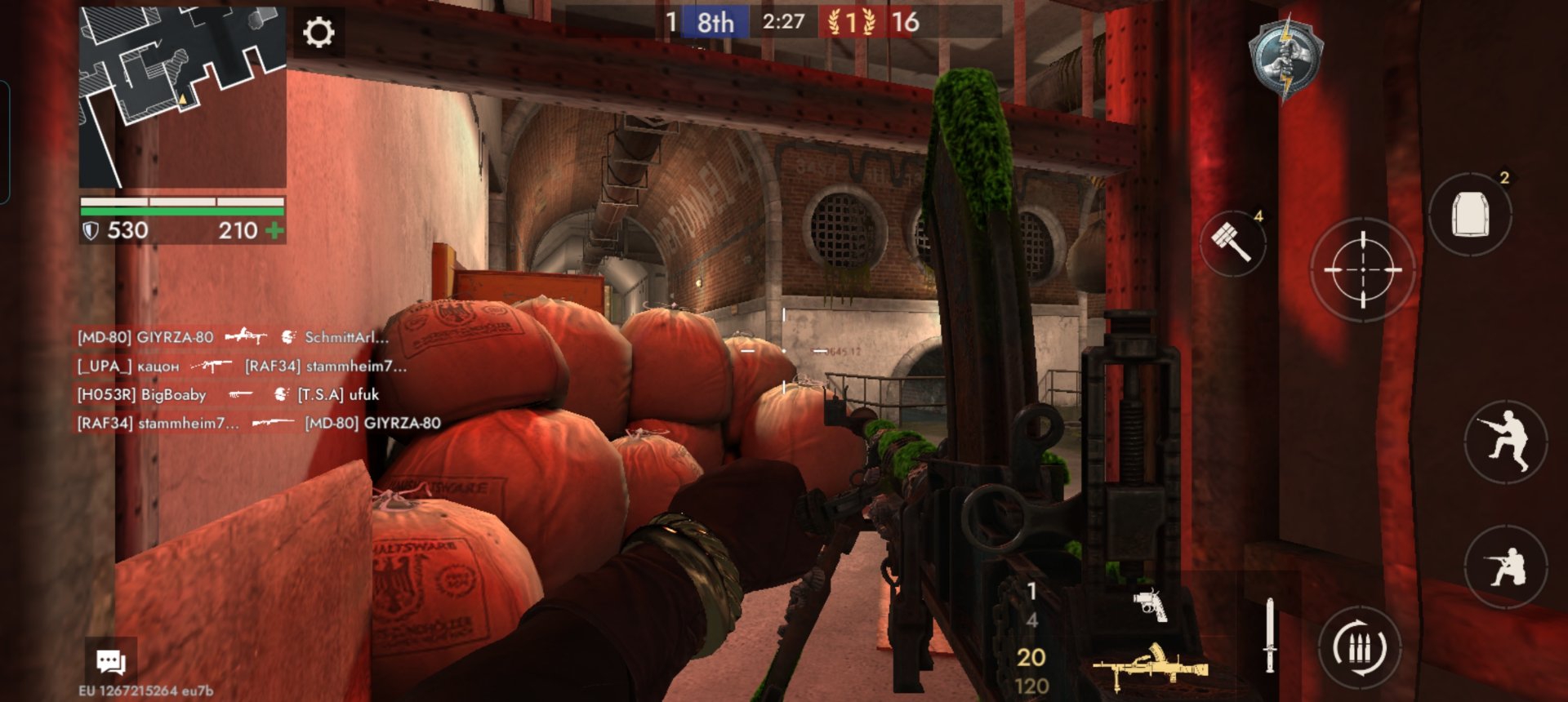Activate the lightning fist shield ability
Image resolution: width=1568 pixels, height=702 pixels.
pyautogui.click(x=1285, y=57)
